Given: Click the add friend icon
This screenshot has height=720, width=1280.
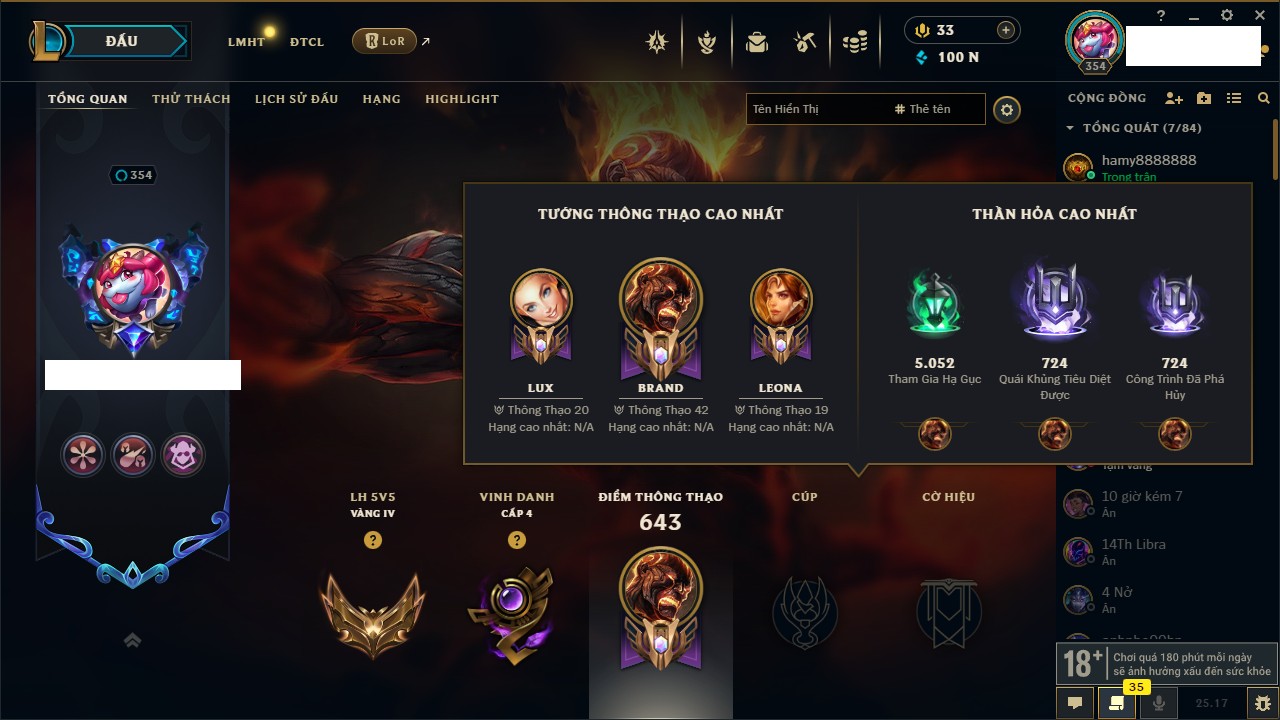Looking at the screenshot, I should point(1174,98).
